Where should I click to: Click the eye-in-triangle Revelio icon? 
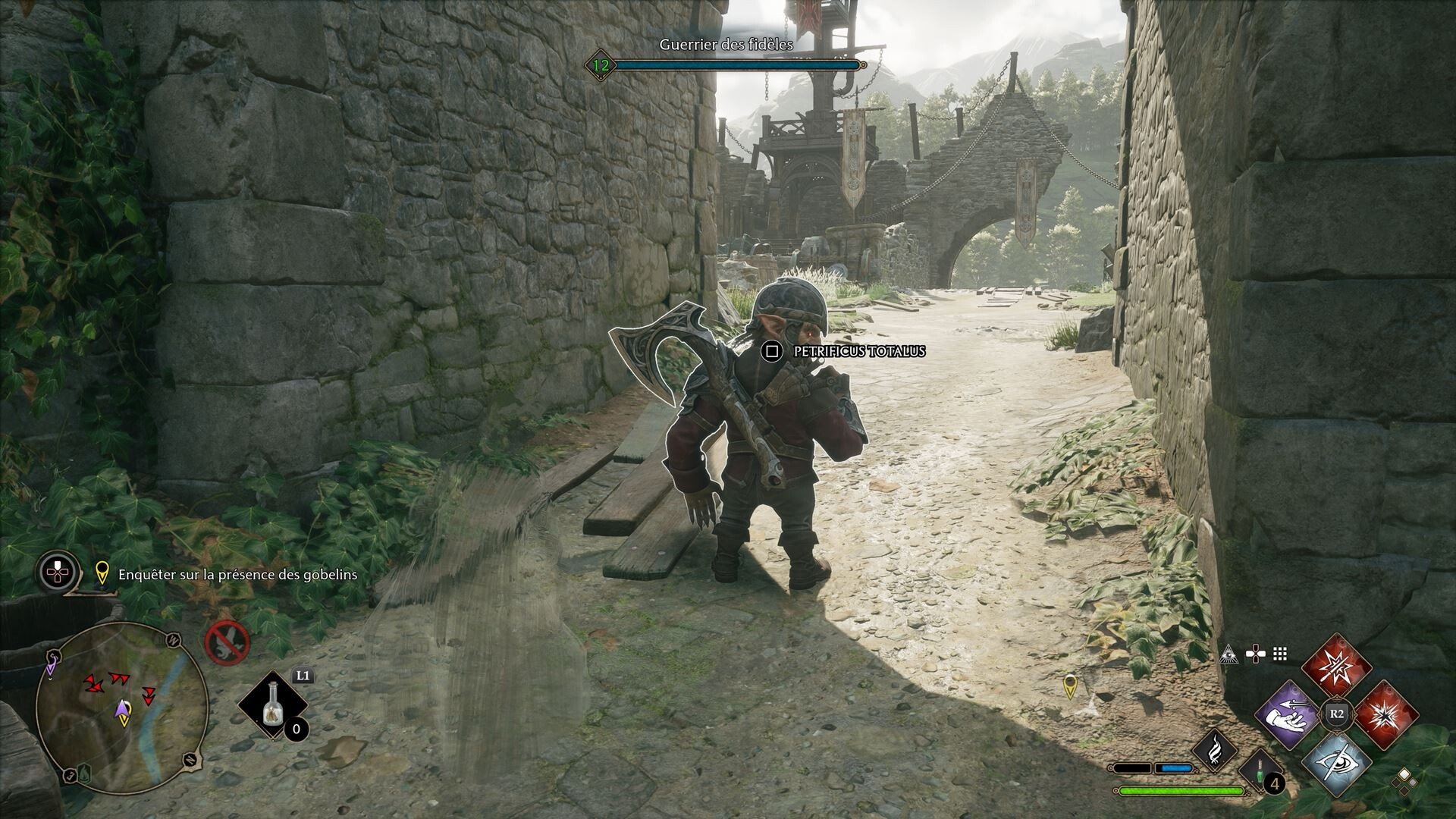[1228, 654]
